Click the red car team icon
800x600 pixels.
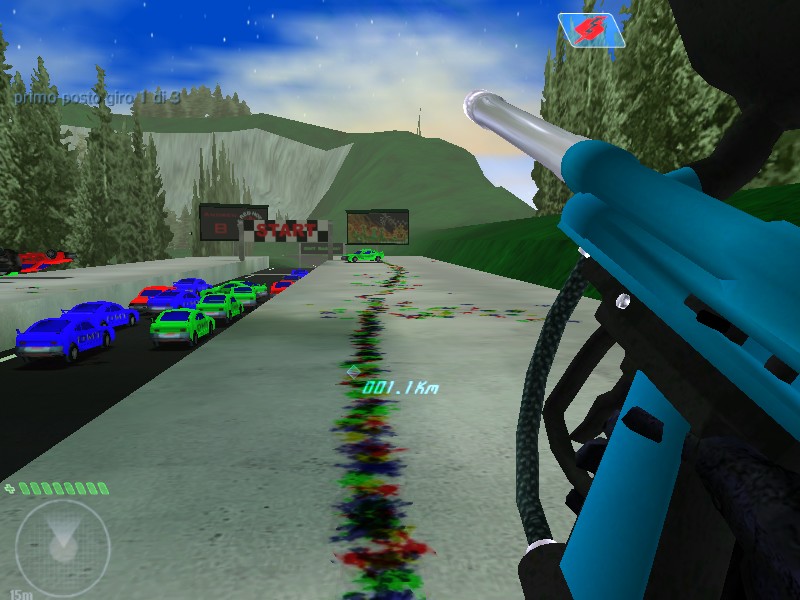(591, 30)
